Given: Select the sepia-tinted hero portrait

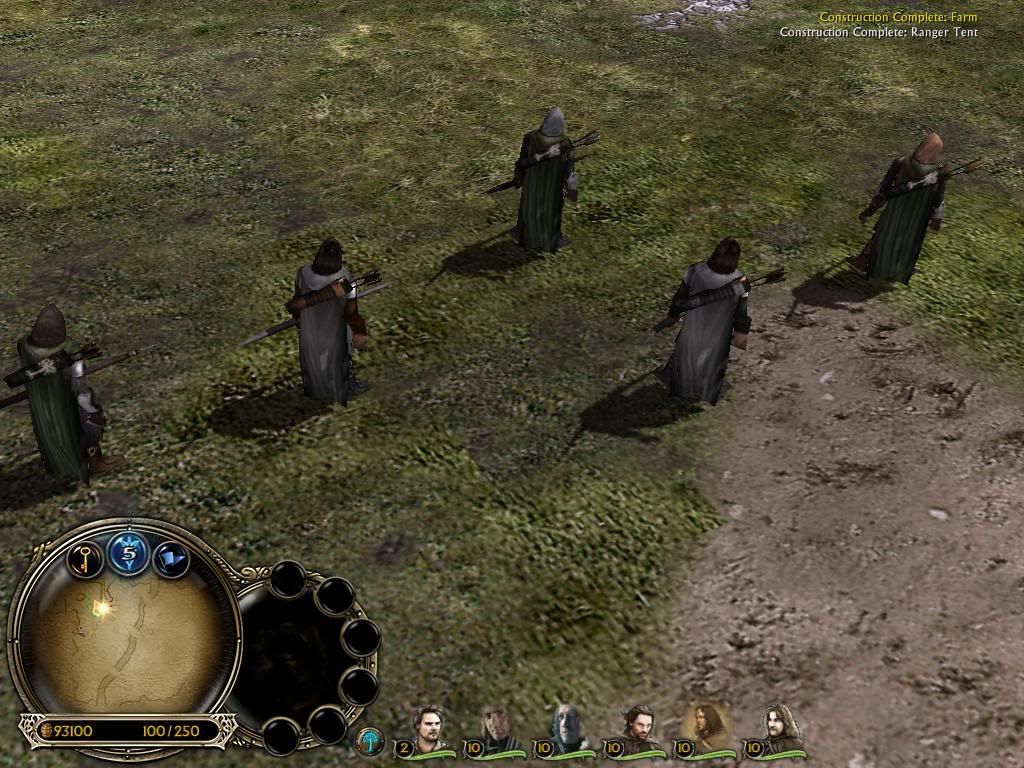Looking at the screenshot, I should (705, 726).
